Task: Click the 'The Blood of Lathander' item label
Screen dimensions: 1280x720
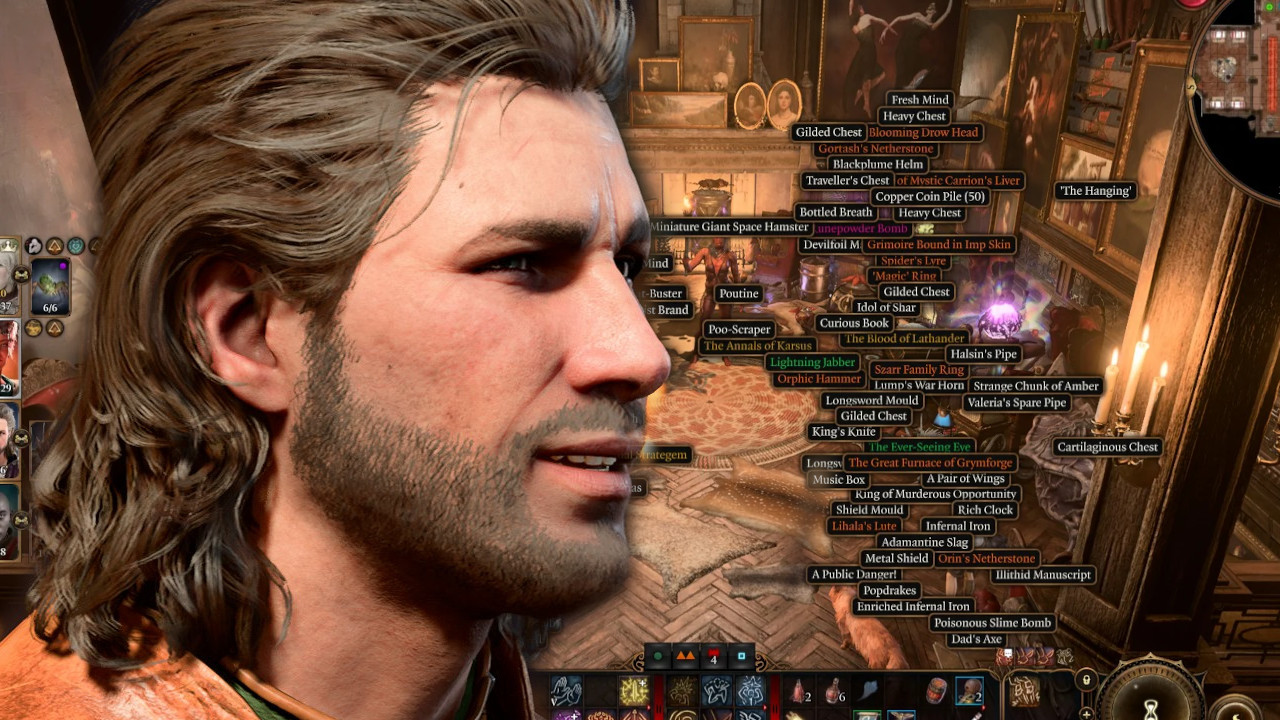Action: coord(903,338)
